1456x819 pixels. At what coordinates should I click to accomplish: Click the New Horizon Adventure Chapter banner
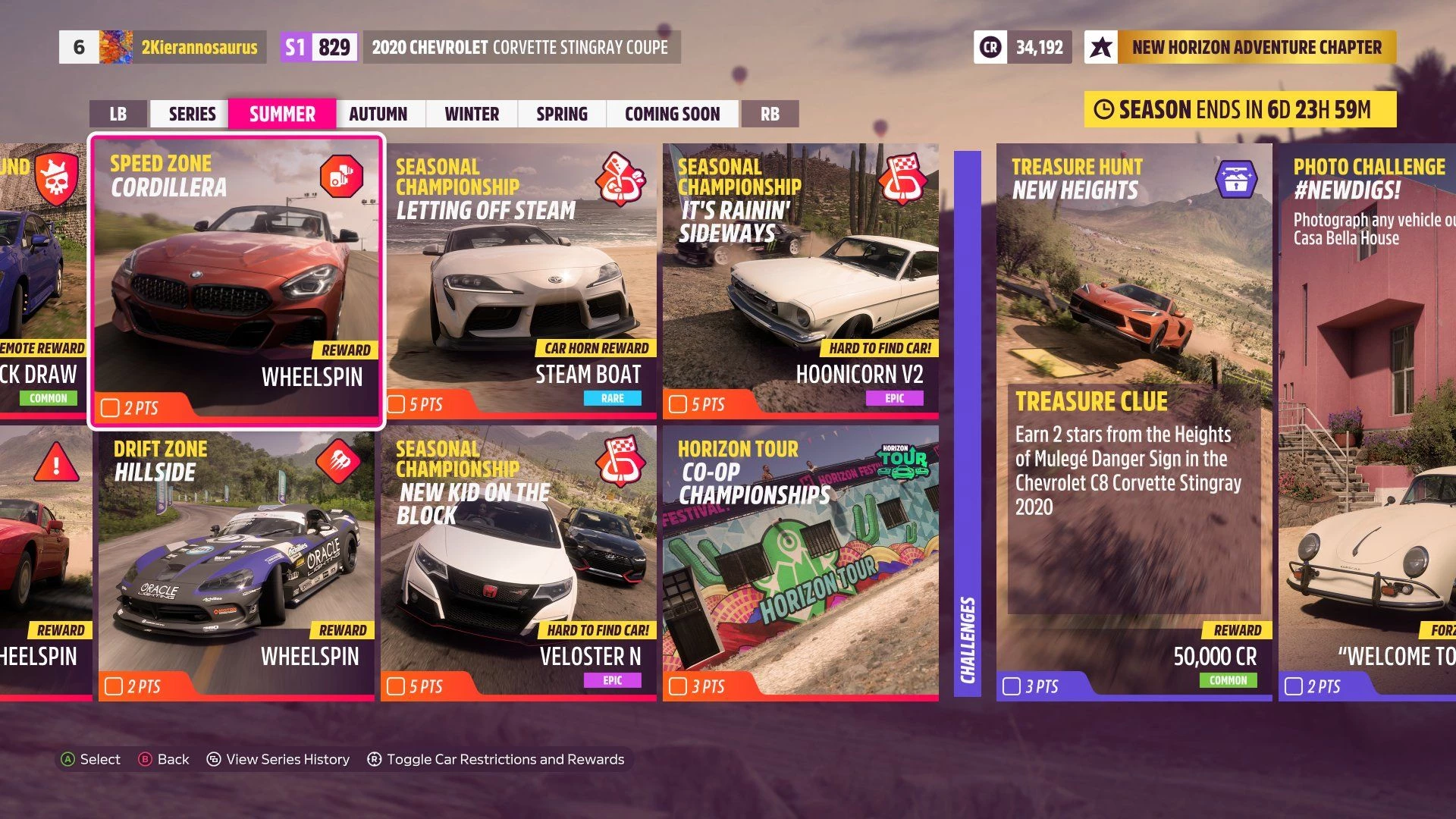pos(1240,47)
